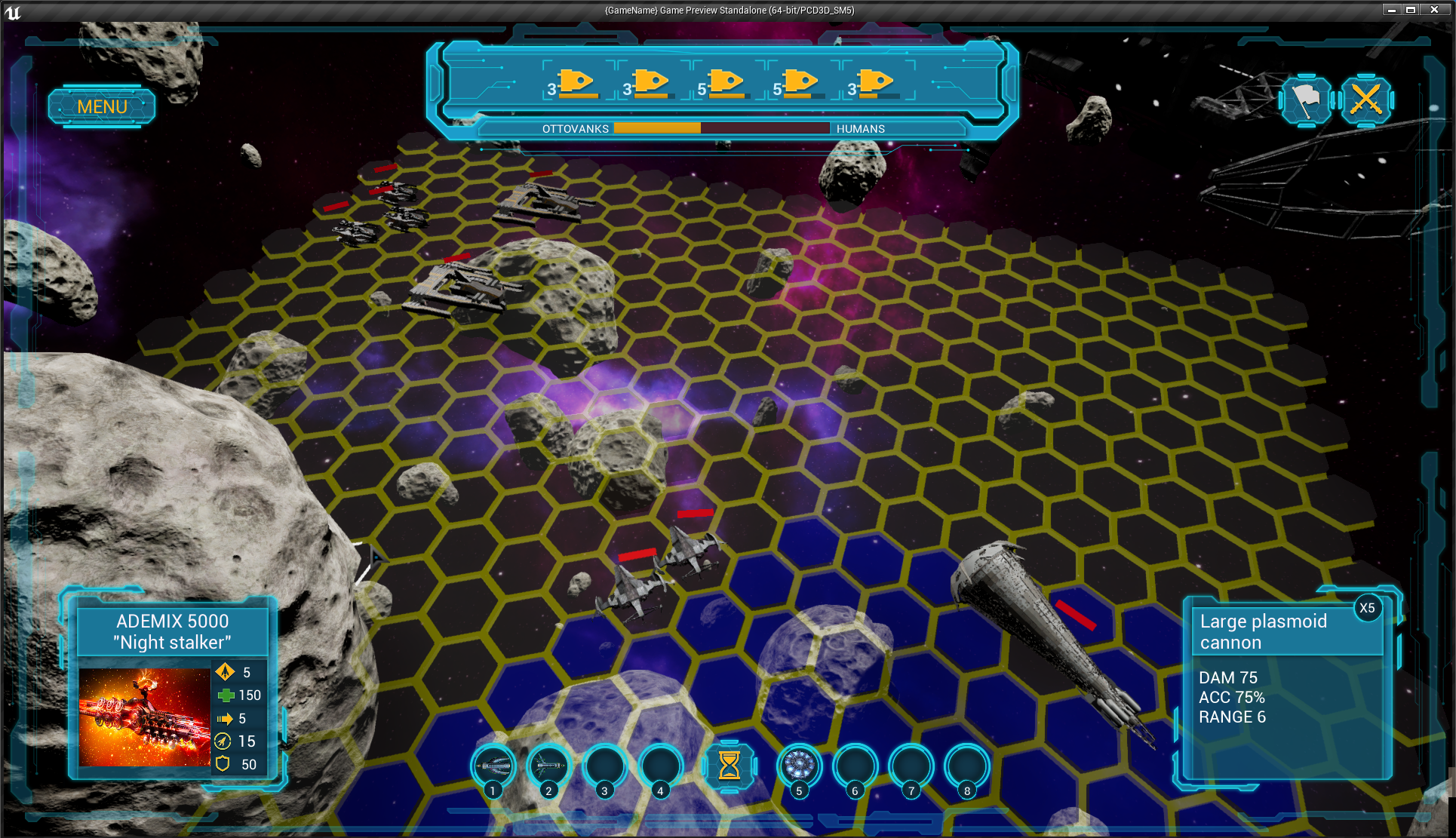Close the game preview window
This screenshot has height=838, width=1456.
pyautogui.click(x=1434, y=10)
